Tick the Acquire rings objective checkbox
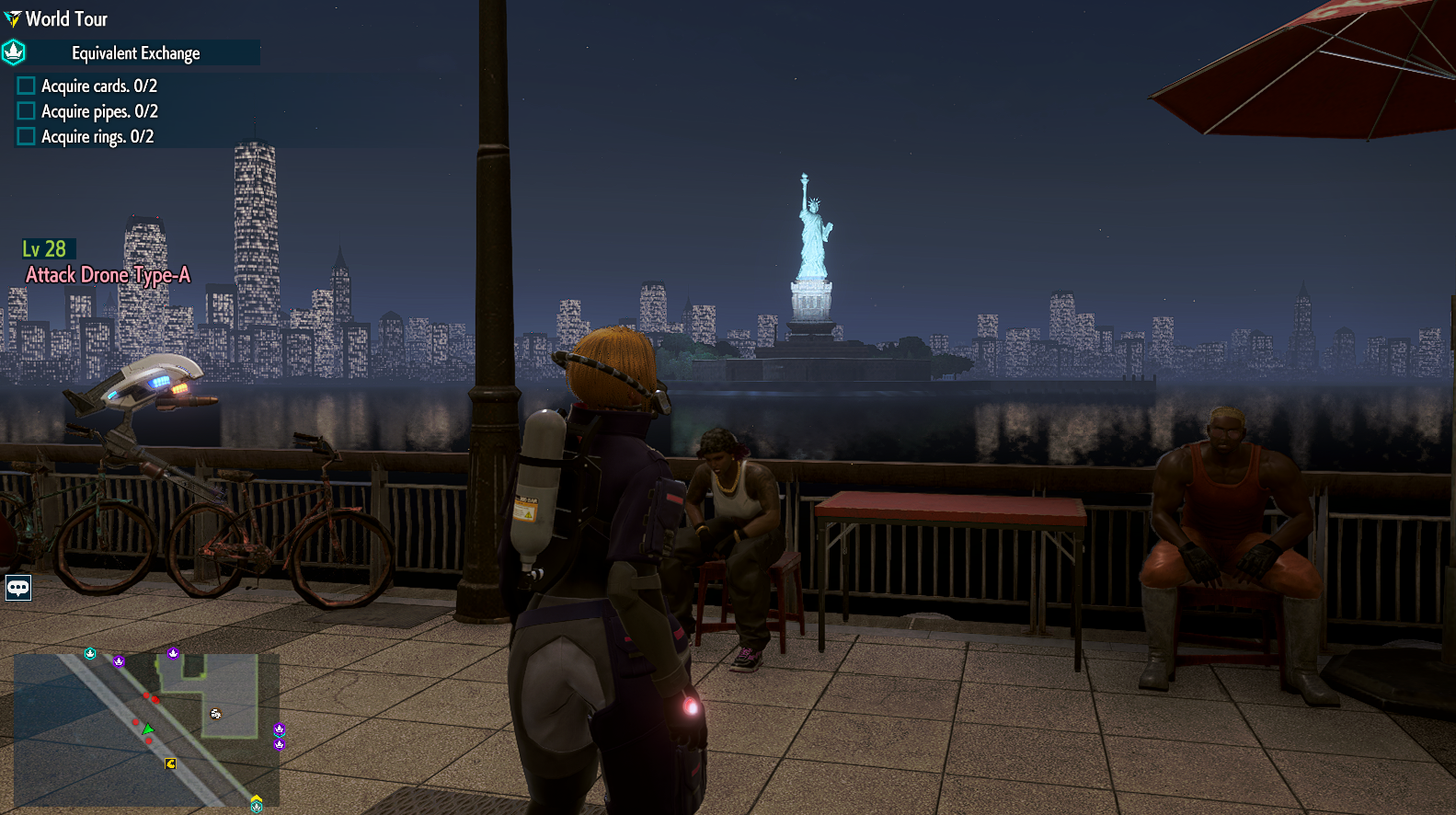The height and width of the screenshot is (815, 1456). click(27, 136)
